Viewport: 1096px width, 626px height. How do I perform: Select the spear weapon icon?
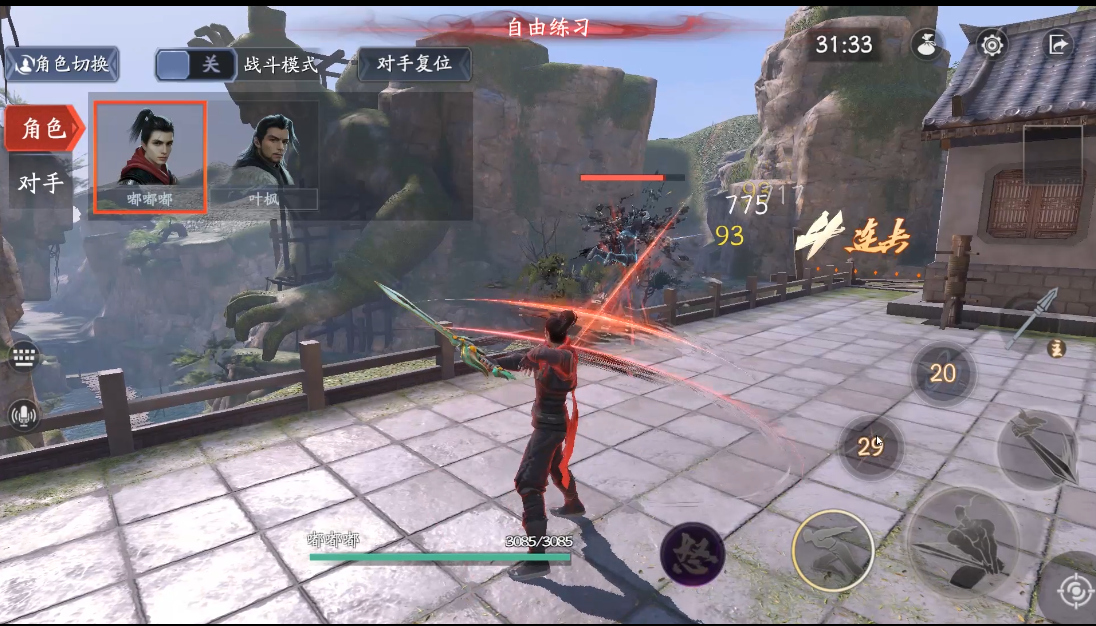click(x=1038, y=318)
